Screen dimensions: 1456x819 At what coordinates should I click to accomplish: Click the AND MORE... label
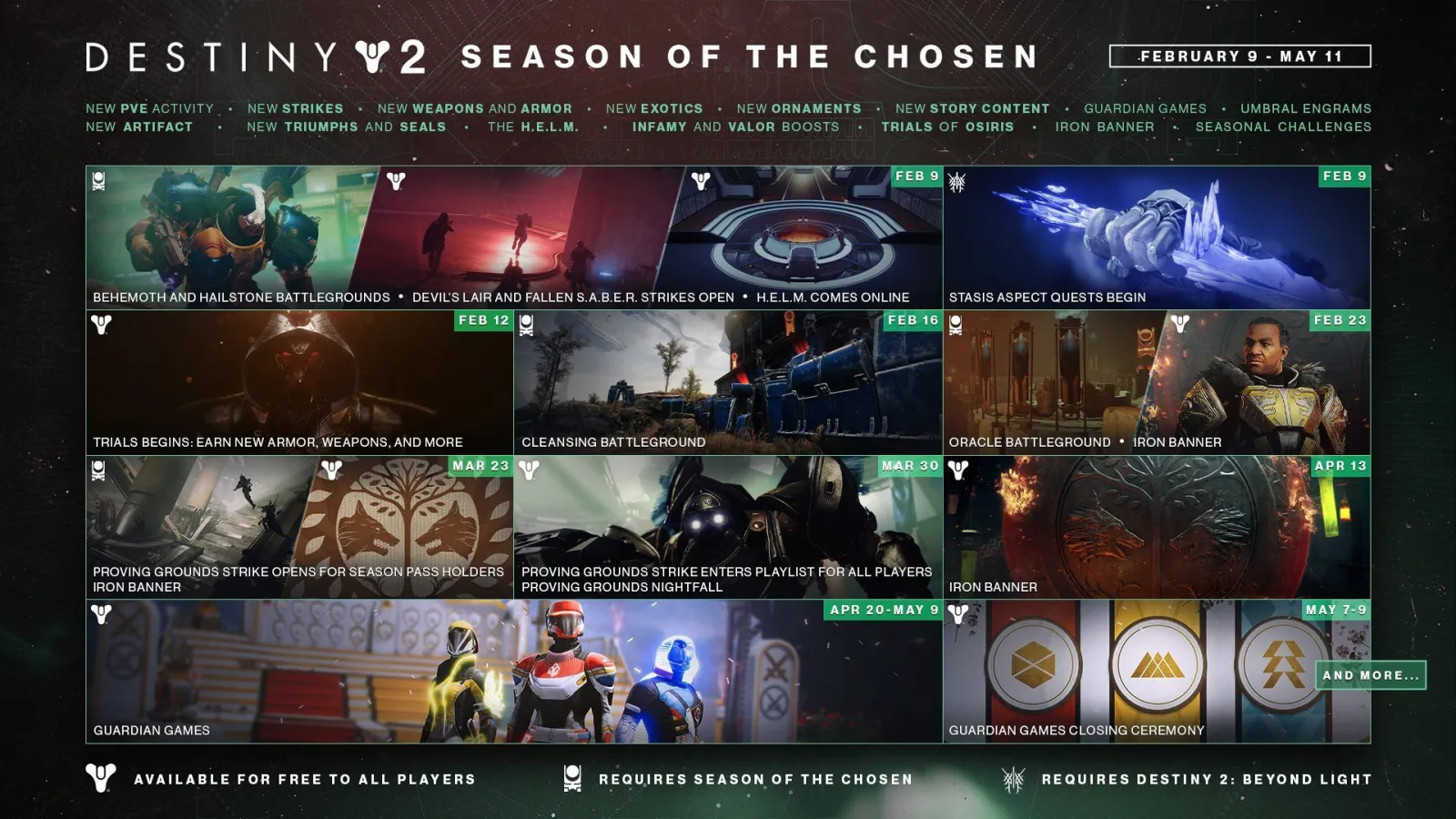click(1370, 675)
